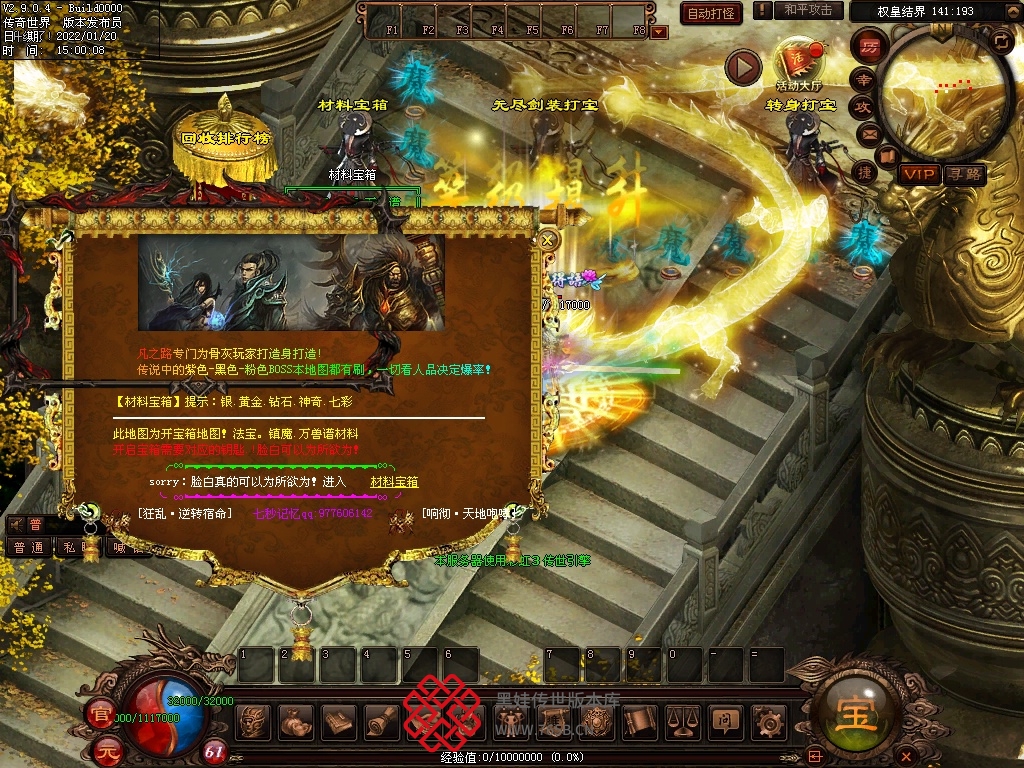This screenshot has width=1024, height=768.
Task: Switch chat to the 普通 channel
Action: [28, 548]
